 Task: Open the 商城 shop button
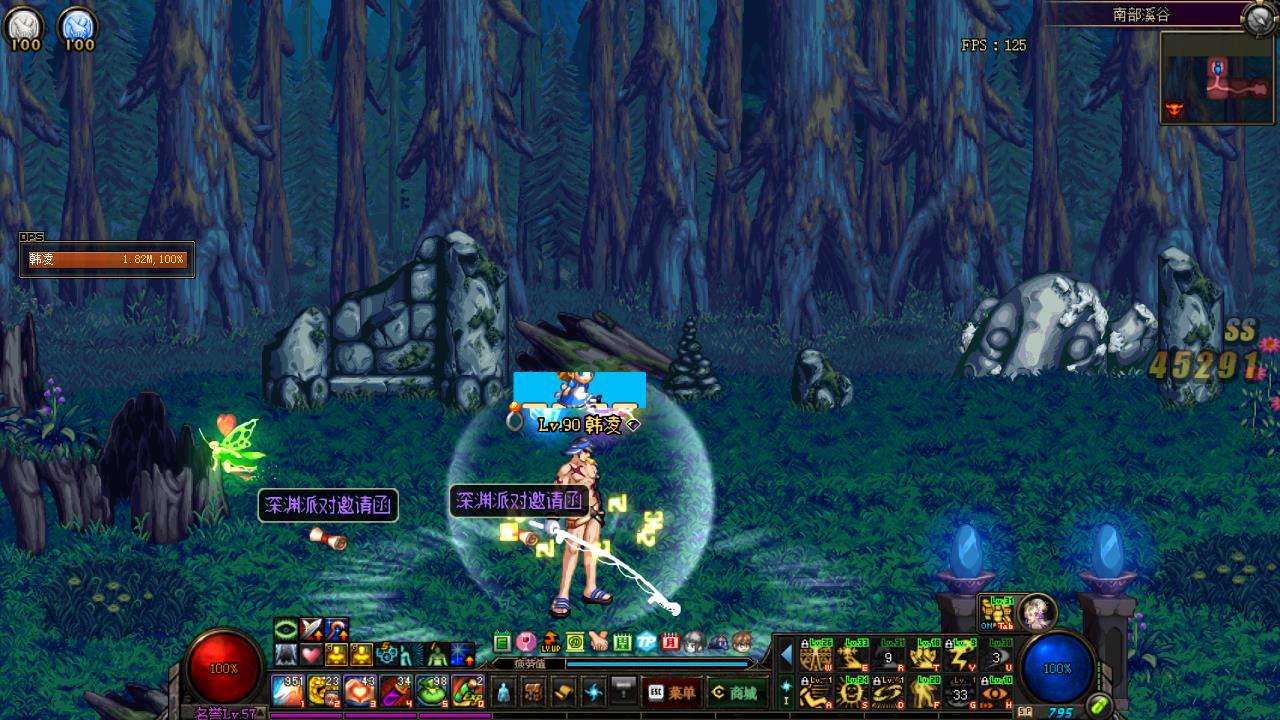[x=733, y=692]
